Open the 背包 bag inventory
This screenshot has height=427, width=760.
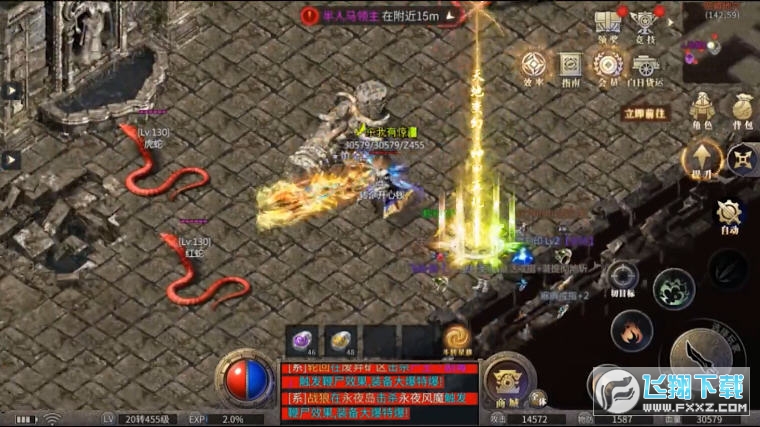(741, 109)
